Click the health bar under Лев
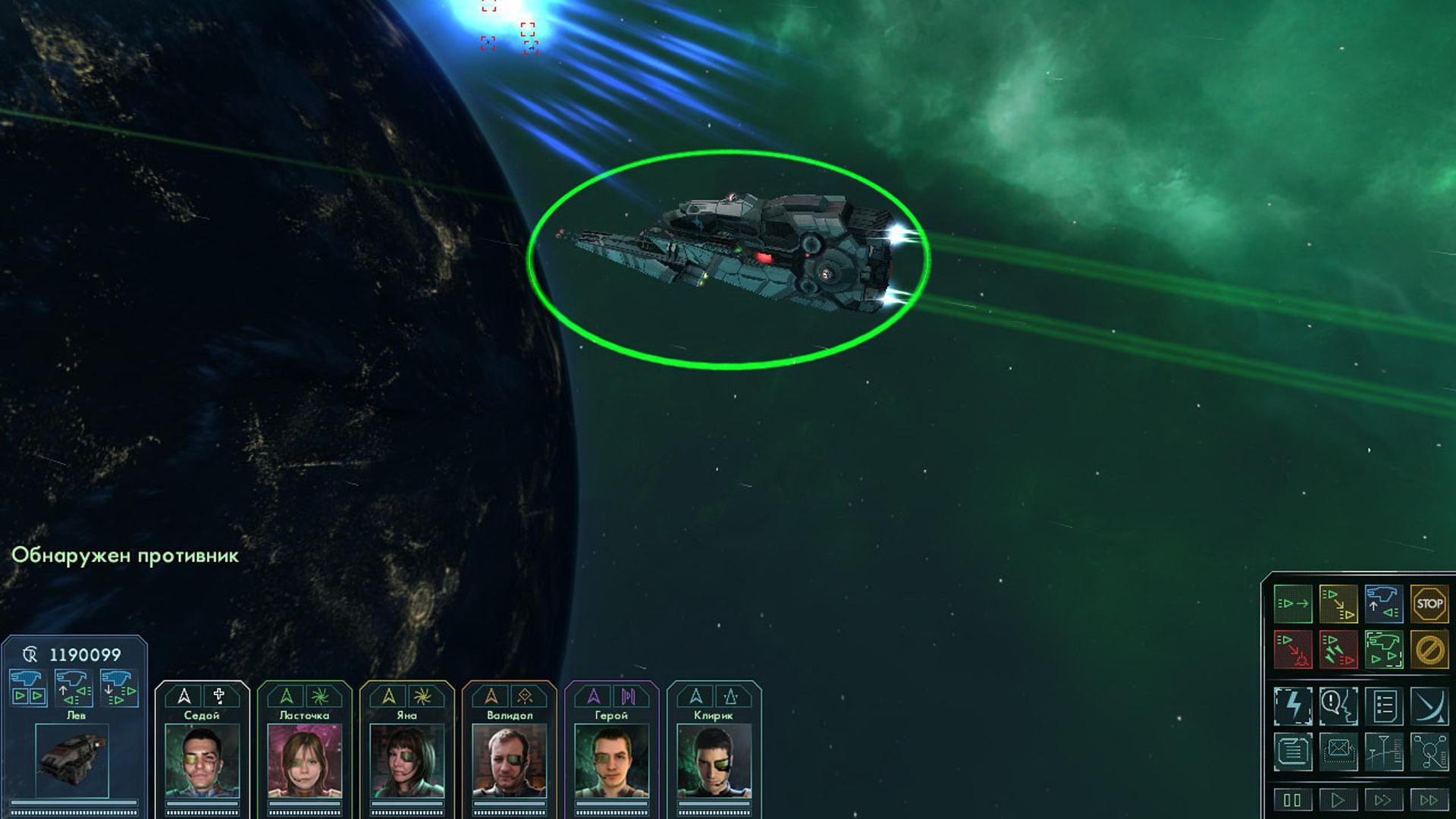Image resolution: width=1456 pixels, height=819 pixels. (x=73, y=803)
